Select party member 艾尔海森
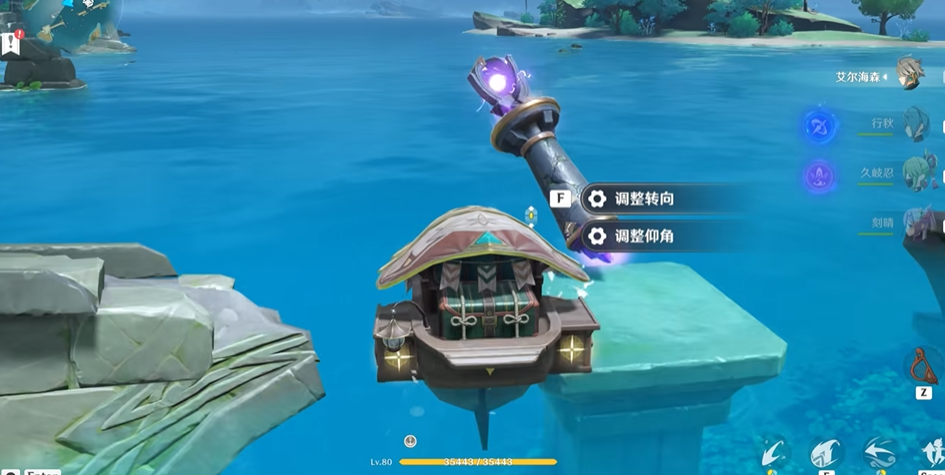 point(909,73)
